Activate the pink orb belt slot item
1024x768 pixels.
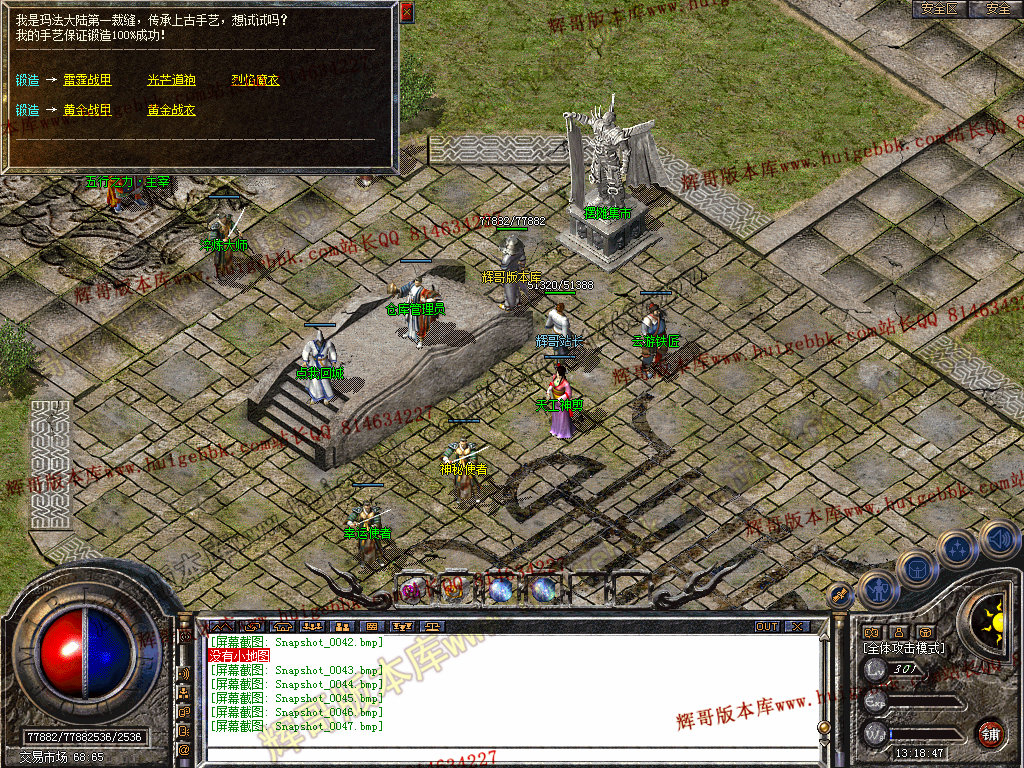[411, 590]
